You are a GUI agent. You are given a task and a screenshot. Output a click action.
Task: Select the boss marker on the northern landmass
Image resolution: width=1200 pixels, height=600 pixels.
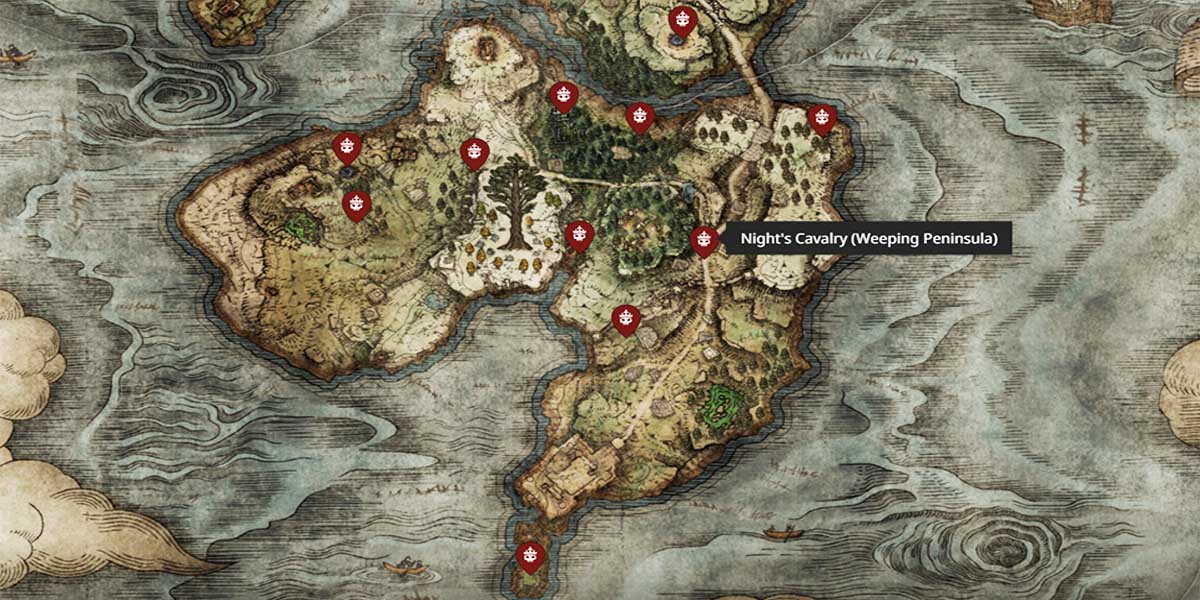[682, 20]
